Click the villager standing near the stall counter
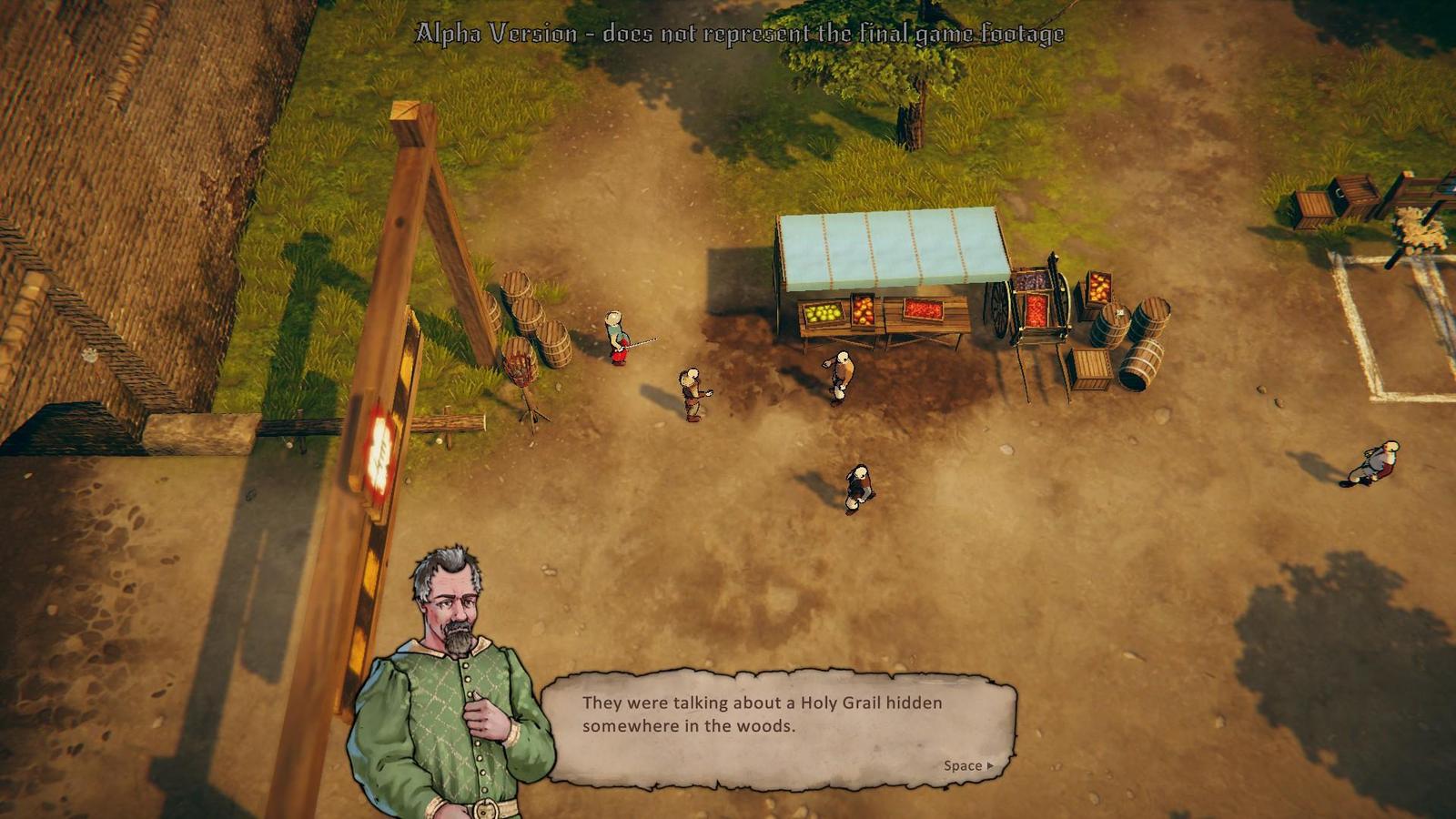This screenshot has height=819, width=1456. point(839,373)
